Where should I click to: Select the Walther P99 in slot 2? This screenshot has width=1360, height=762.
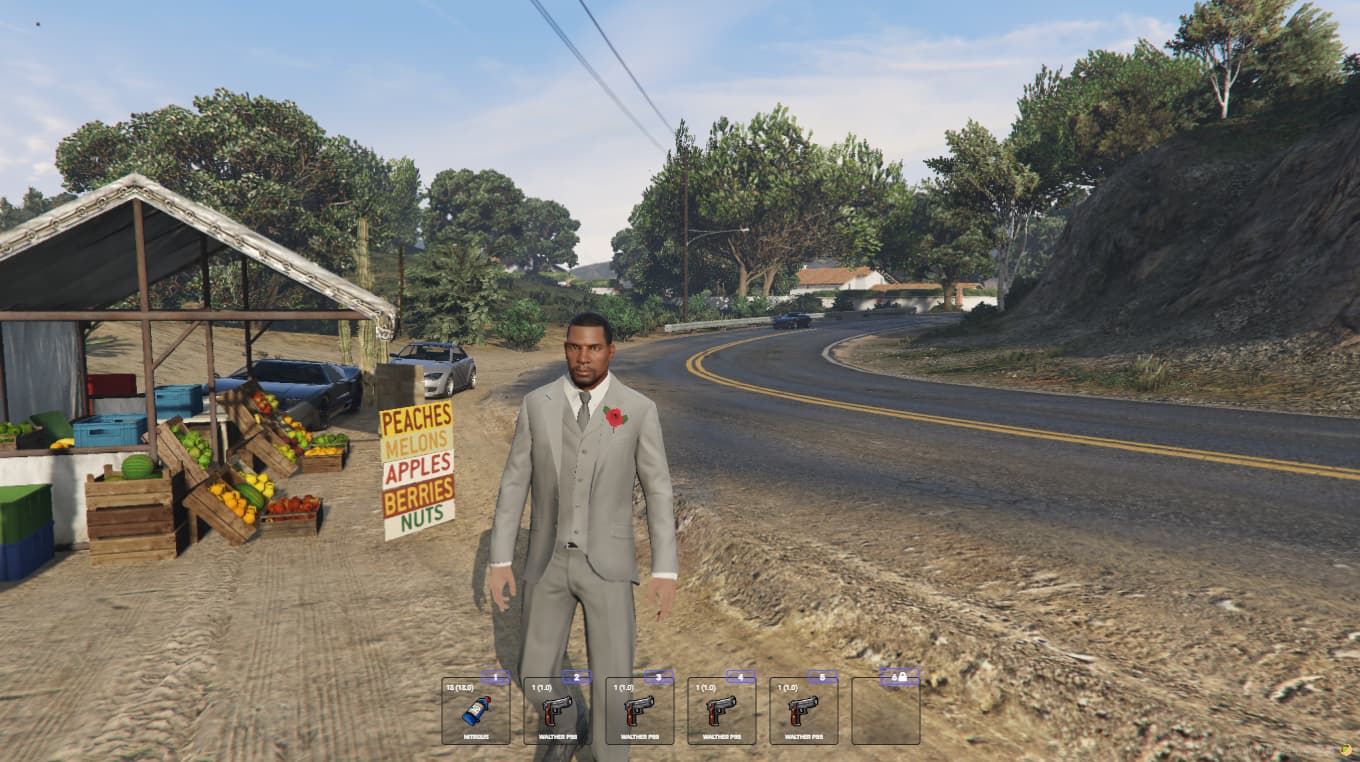coord(557,712)
